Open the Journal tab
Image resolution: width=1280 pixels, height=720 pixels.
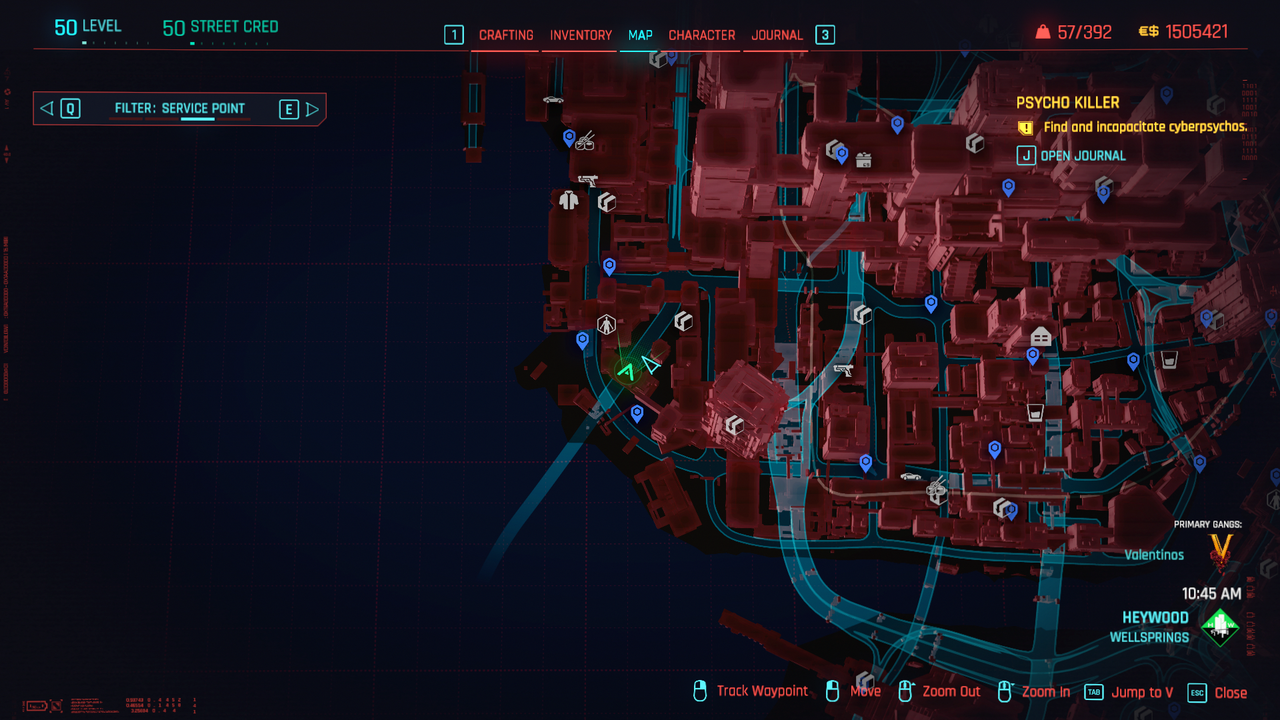(x=777, y=35)
